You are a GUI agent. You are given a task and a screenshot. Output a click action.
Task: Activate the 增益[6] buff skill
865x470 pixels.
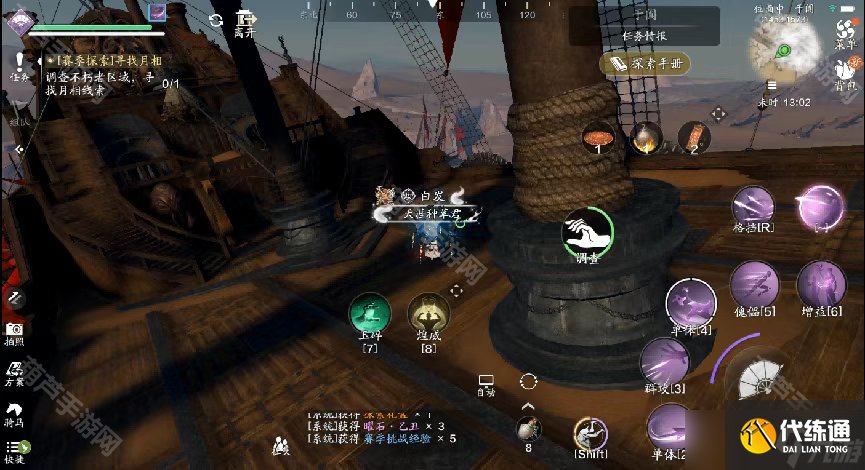(x=821, y=285)
